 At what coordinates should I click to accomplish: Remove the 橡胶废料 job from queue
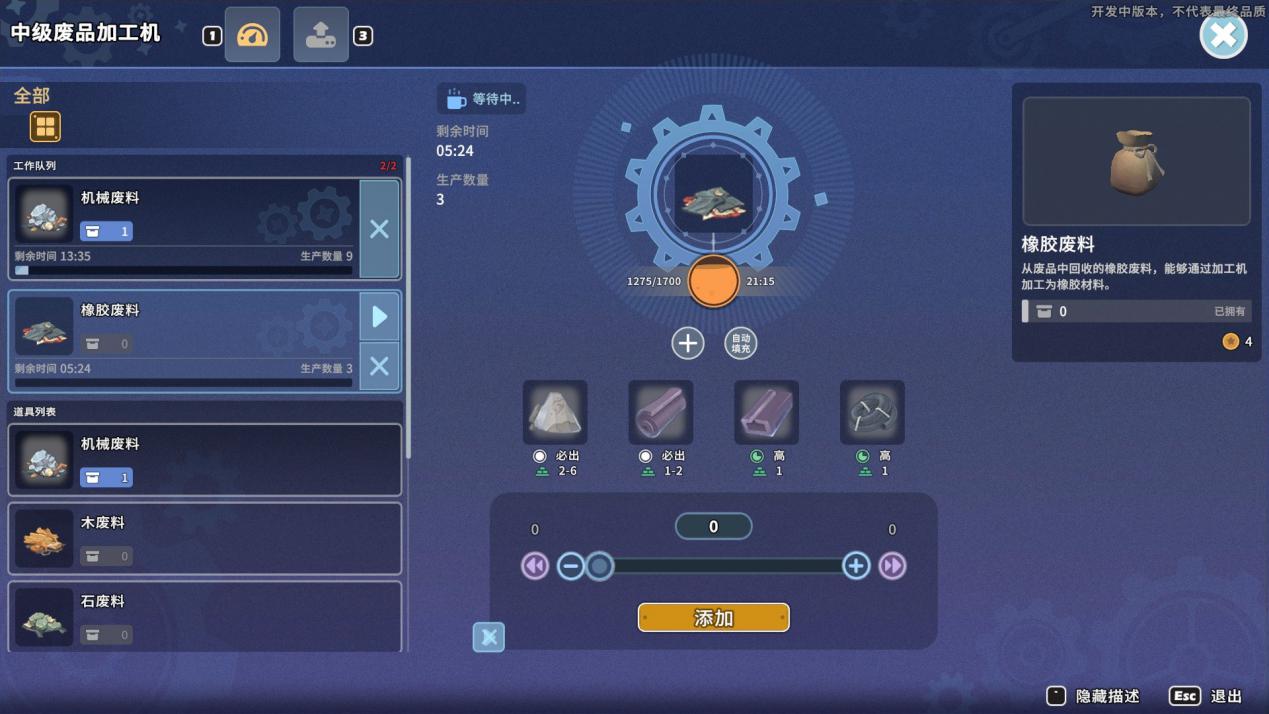pos(379,366)
